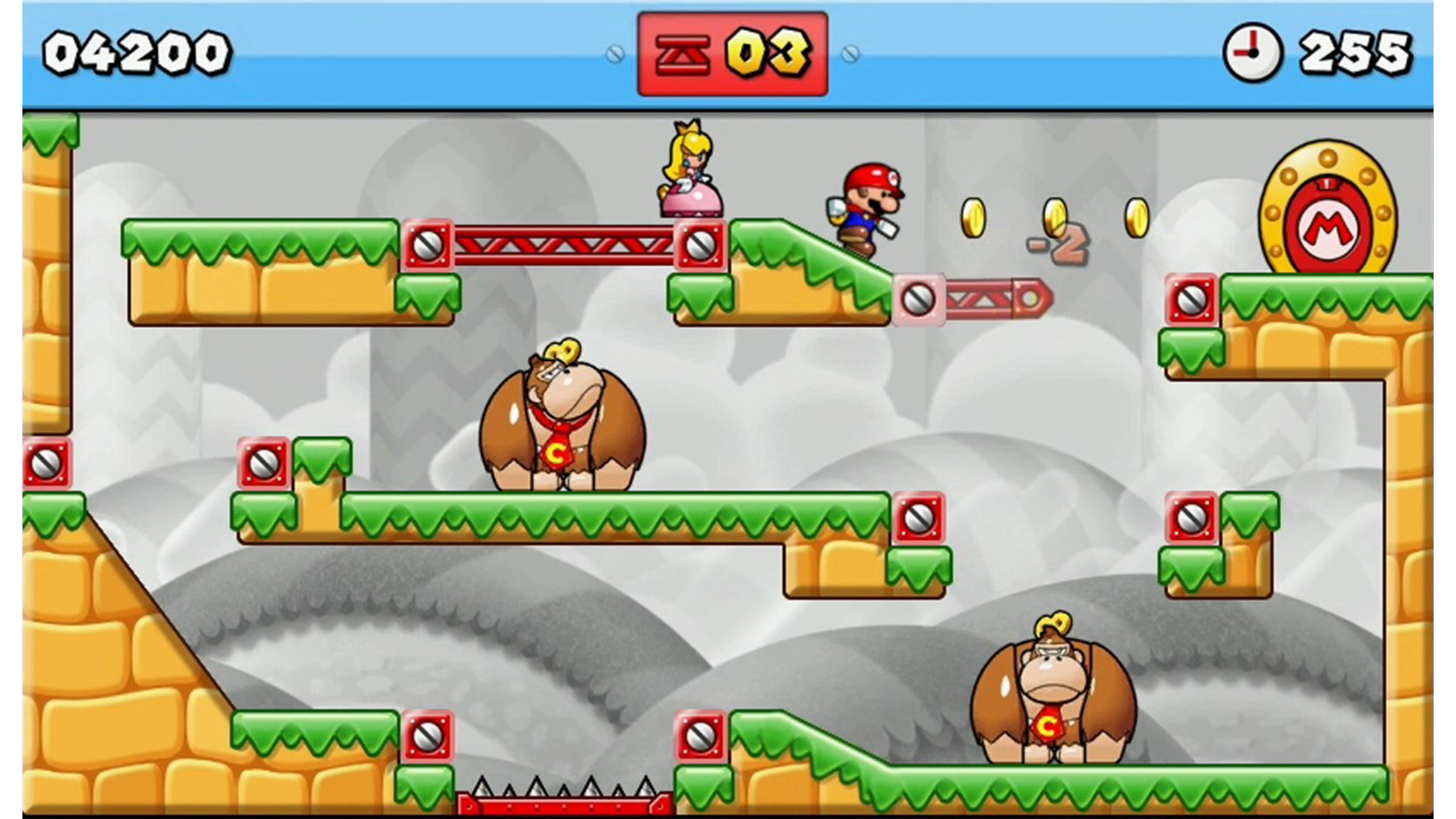Select the rivet just left of the spike pit
This screenshot has height=819, width=1456.
pyautogui.click(x=427, y=736)
